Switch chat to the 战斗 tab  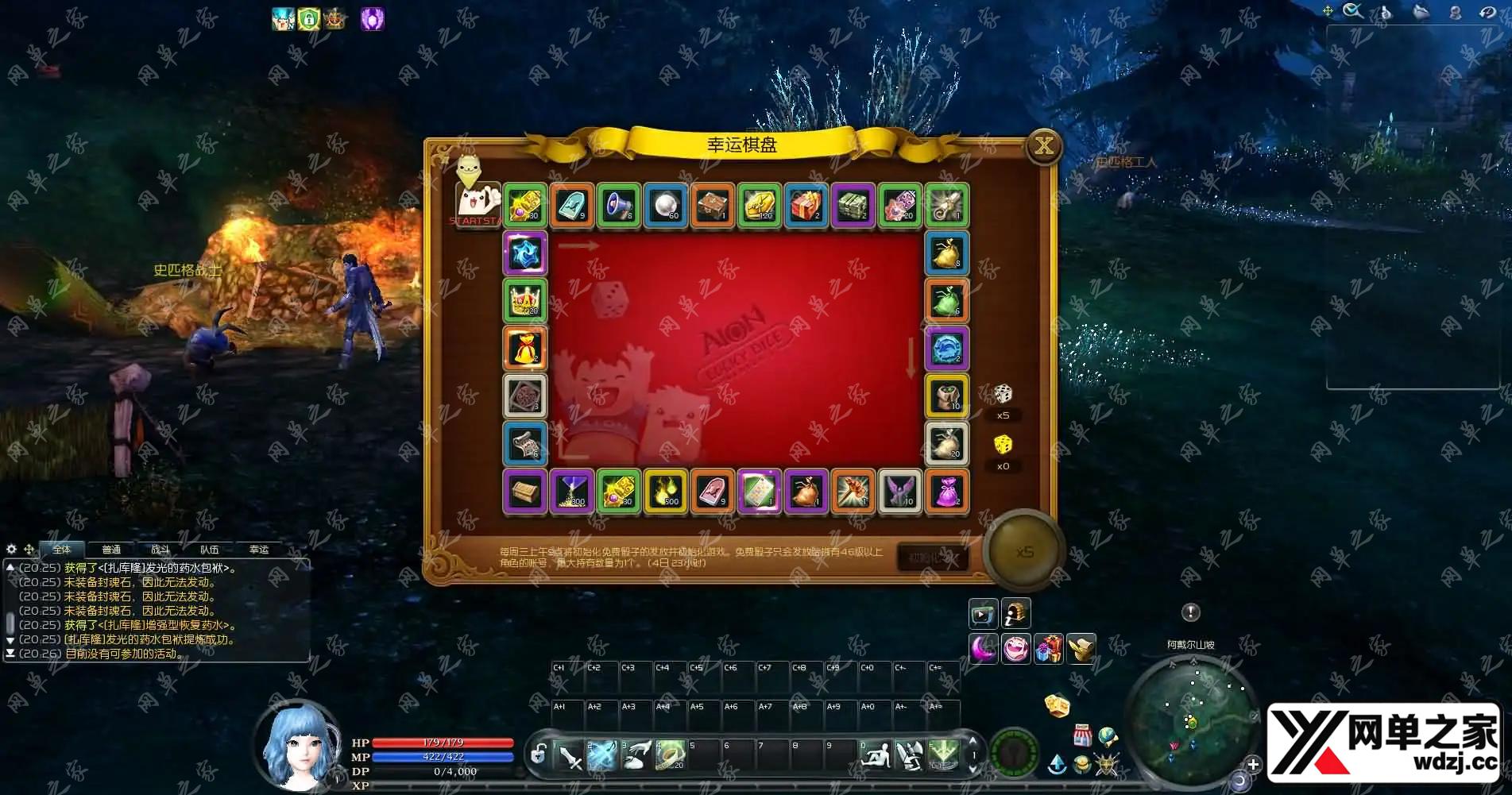click(x=160, y=549)
